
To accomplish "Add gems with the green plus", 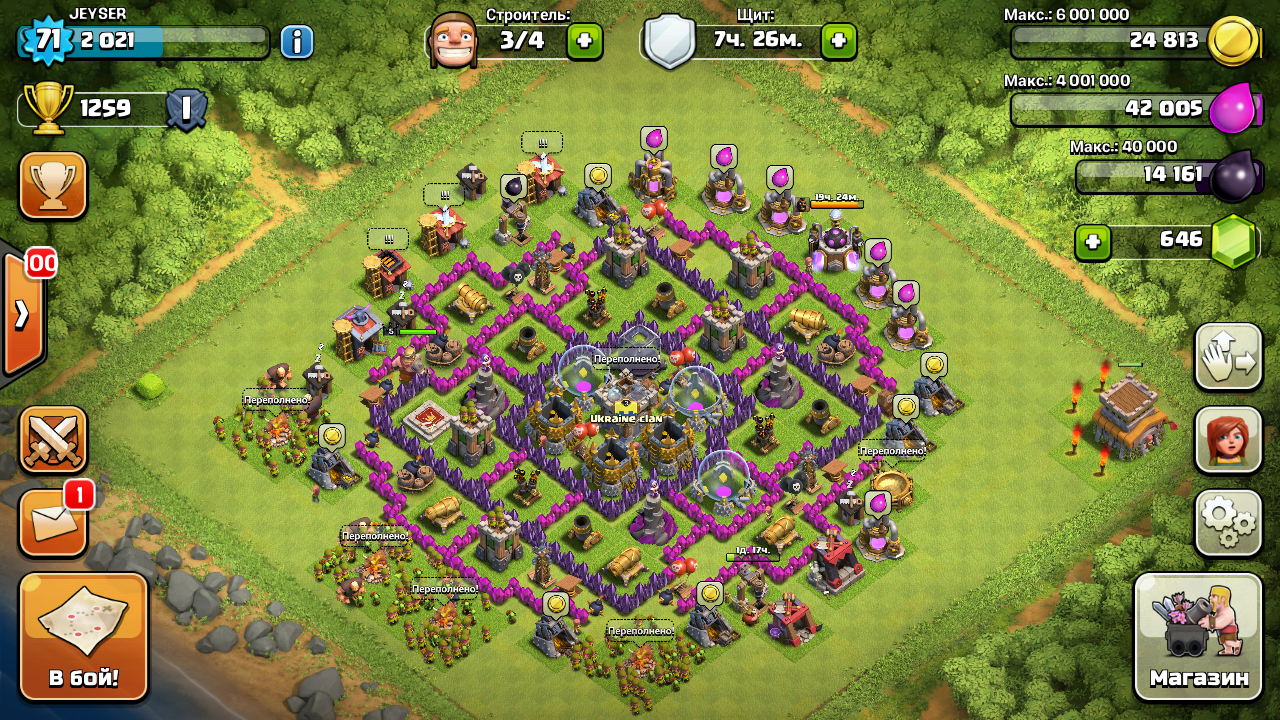I will pyautogui.click(x=1093, y=241).
